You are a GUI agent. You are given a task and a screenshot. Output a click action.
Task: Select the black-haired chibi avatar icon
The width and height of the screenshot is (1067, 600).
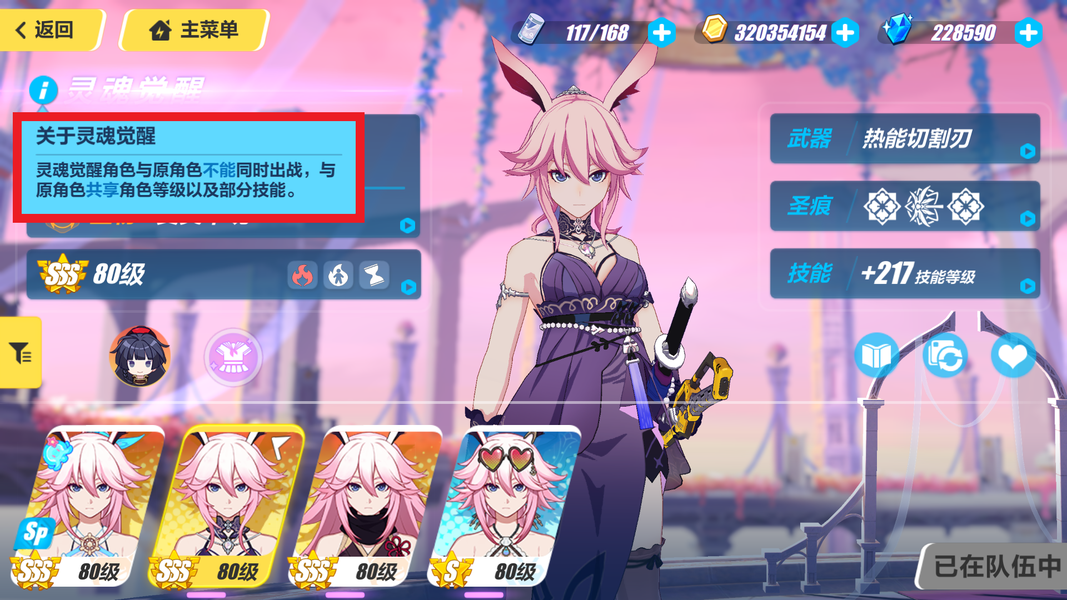(140, 355)
